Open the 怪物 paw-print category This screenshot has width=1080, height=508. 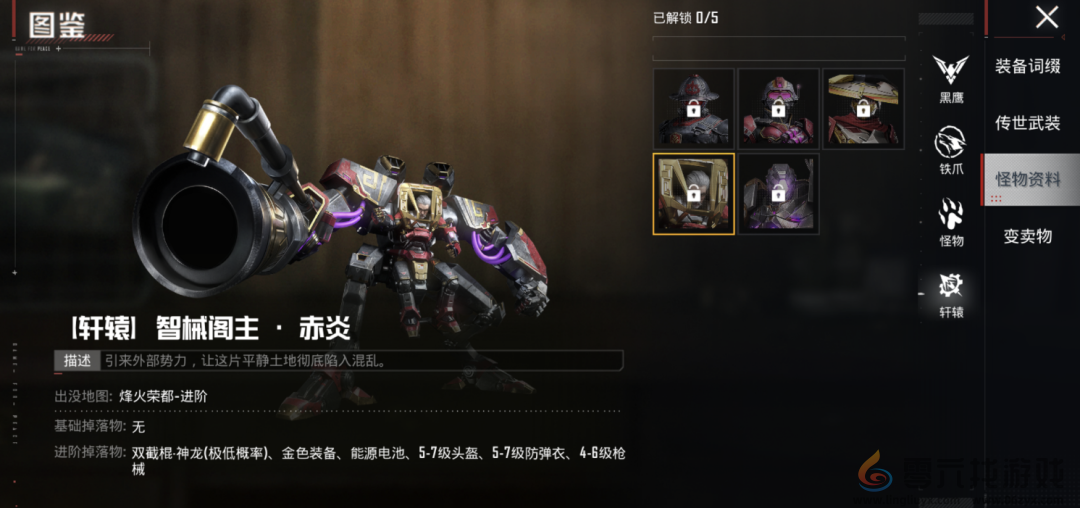(951, 221)
